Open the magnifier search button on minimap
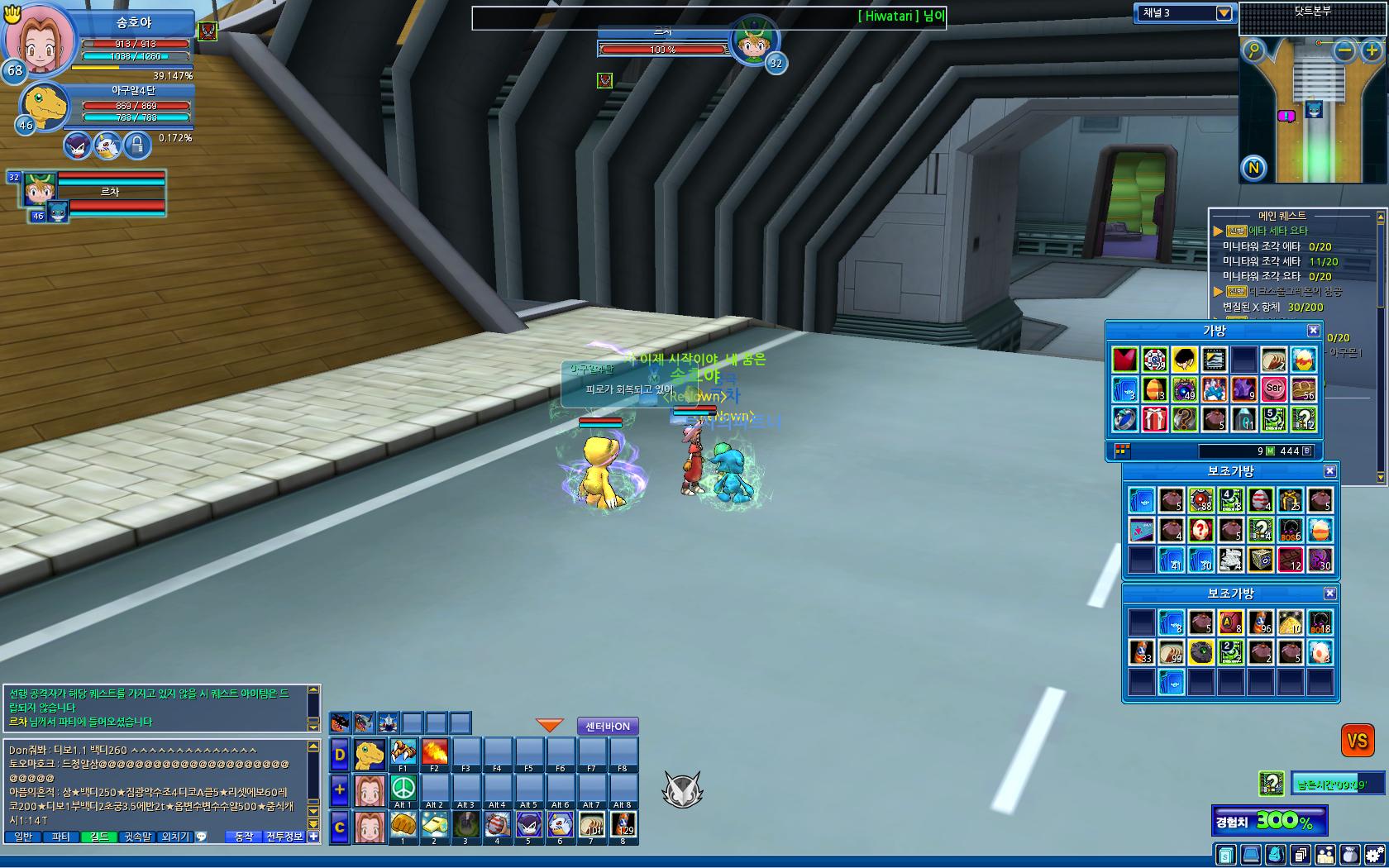 (1254, 51)
